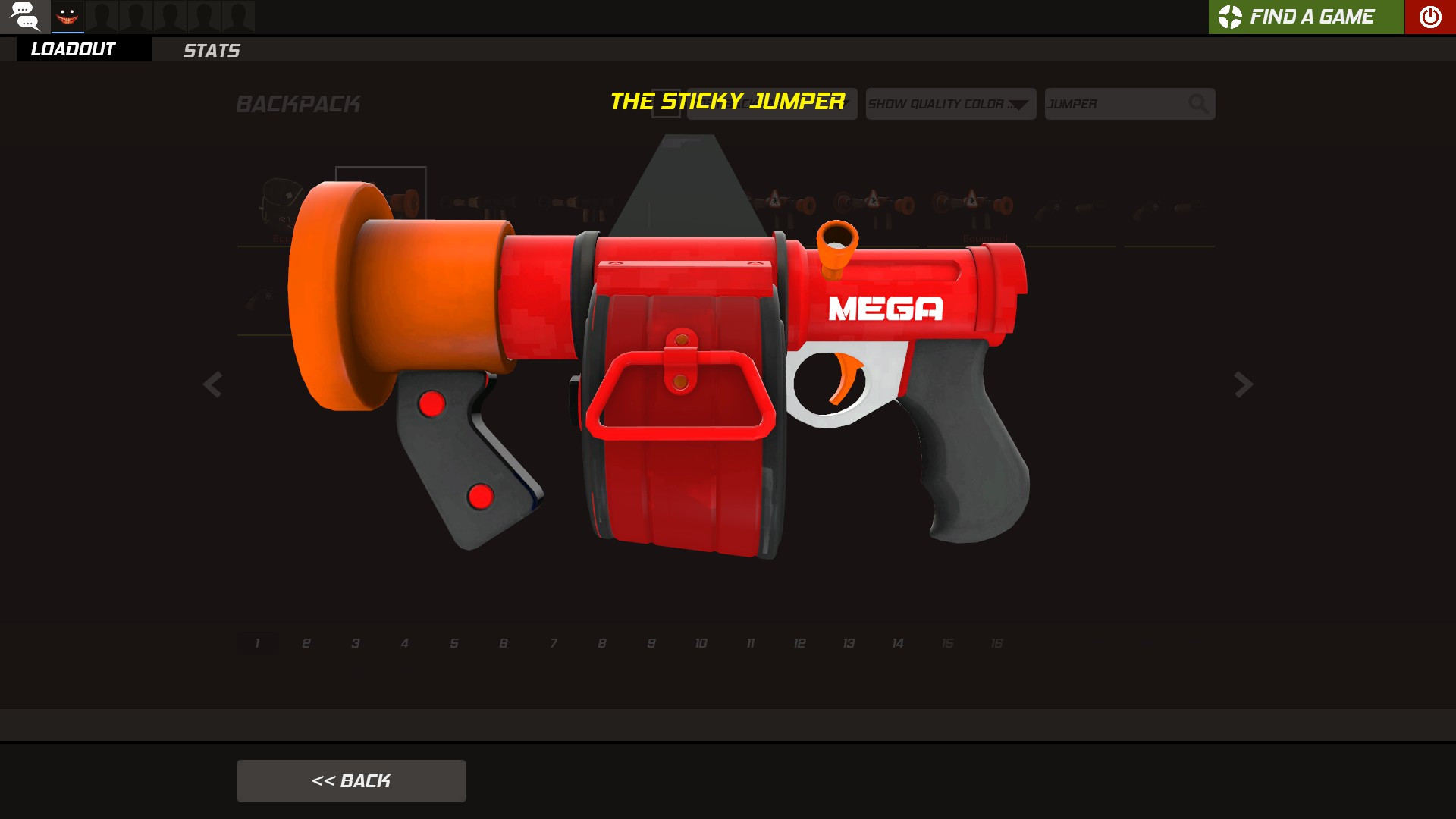
Task: Click the search magnifier icon
Action: pyautogui.click(x=1198, y=104)
